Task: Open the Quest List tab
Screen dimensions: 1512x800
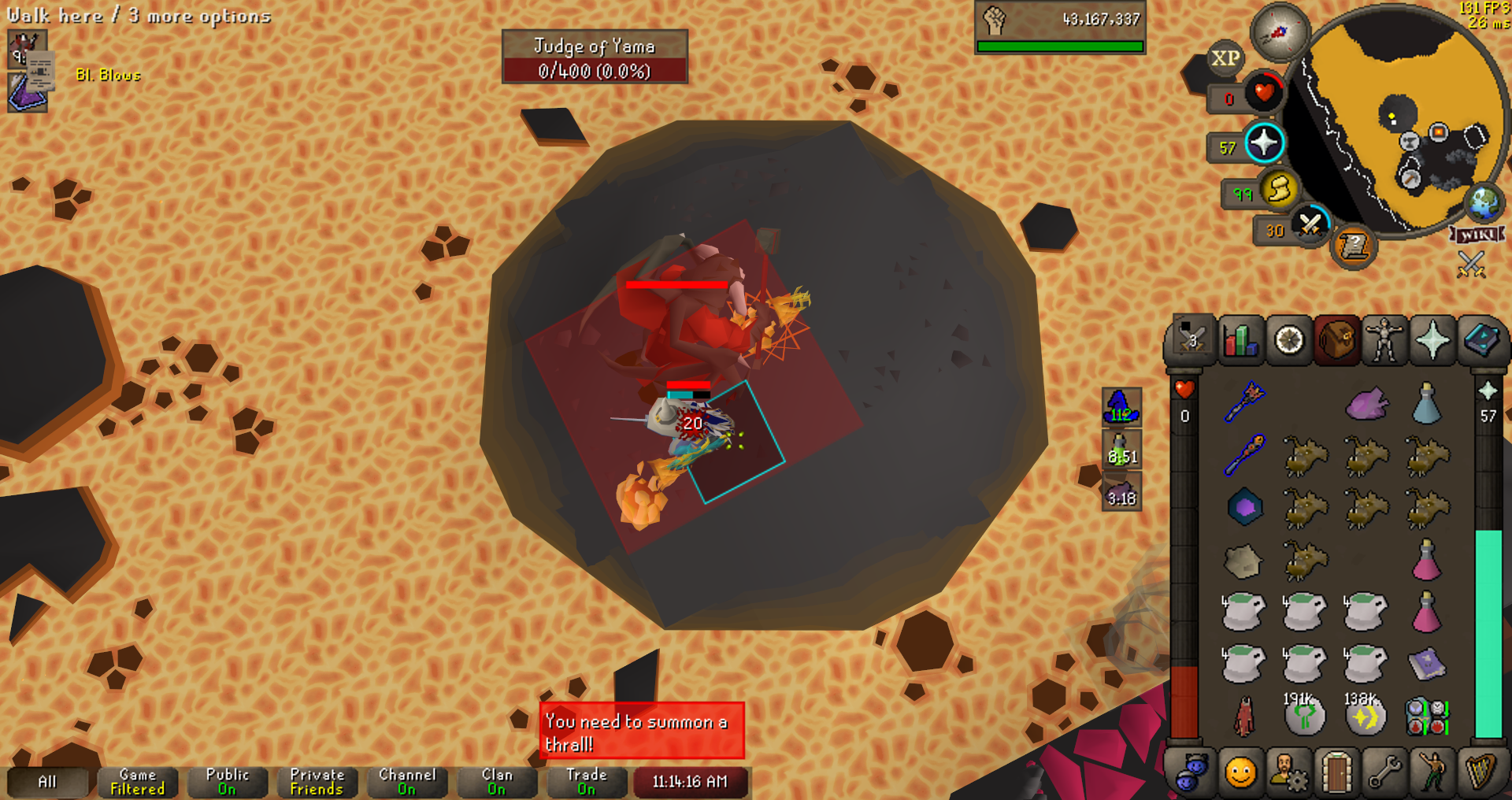Action: click(x=1289, y=341)
